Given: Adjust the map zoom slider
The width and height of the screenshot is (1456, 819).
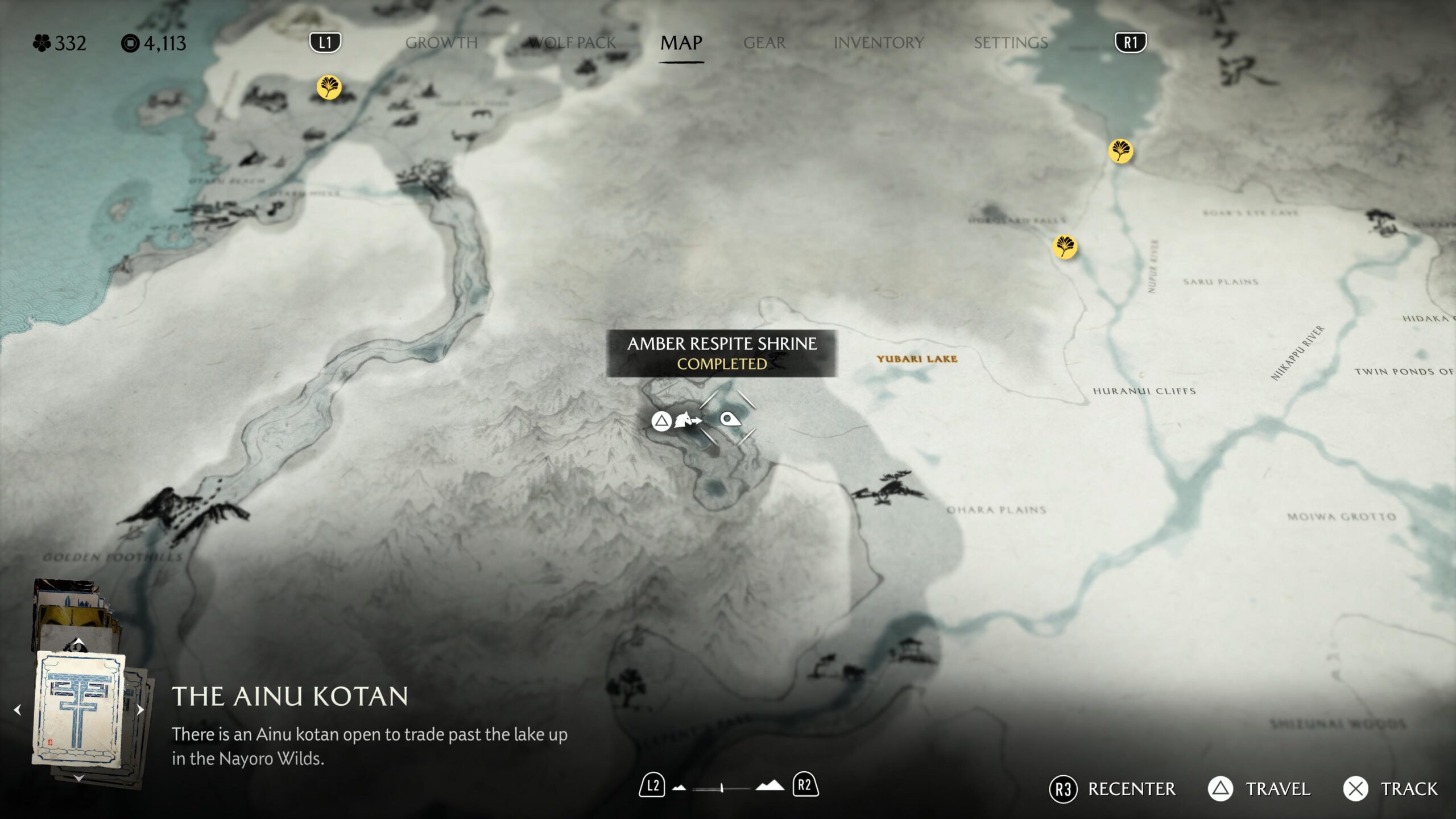Looking at the screenshot, I should [x=721, y=788].
